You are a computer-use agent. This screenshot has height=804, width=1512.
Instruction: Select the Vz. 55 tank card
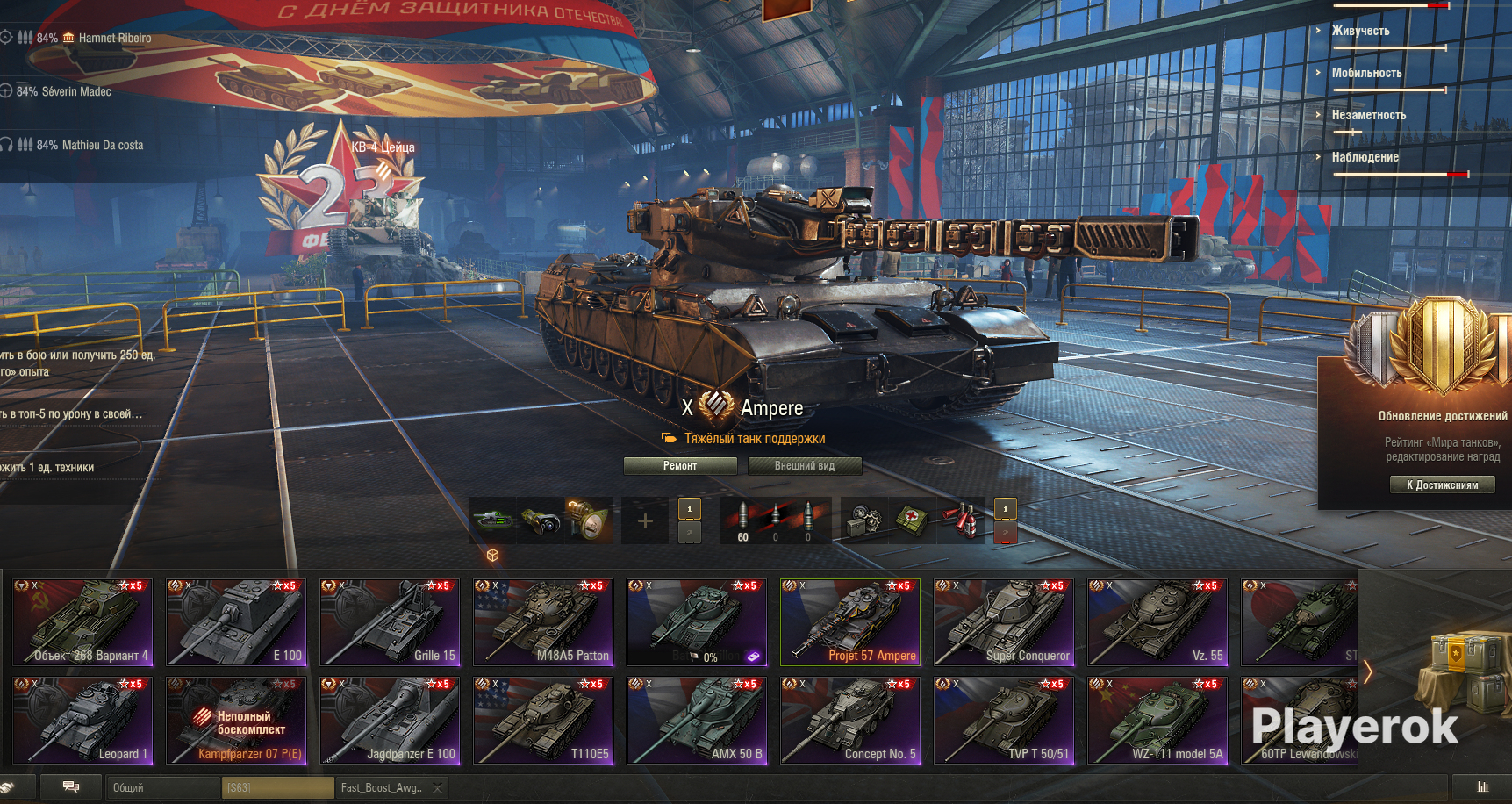[1157, 622]
